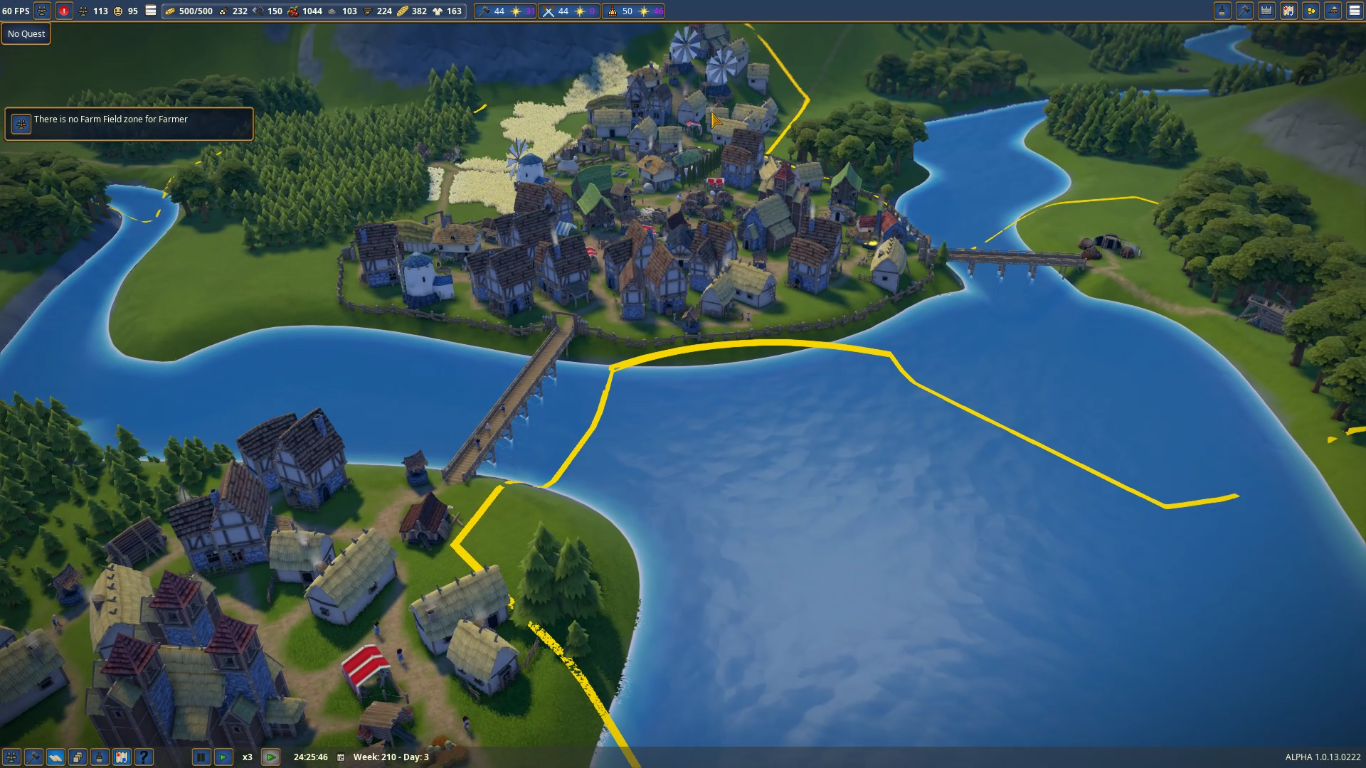The image size is (1366, 768).
Task: Open the main menu hamburger button
Action: (1355, 11)
